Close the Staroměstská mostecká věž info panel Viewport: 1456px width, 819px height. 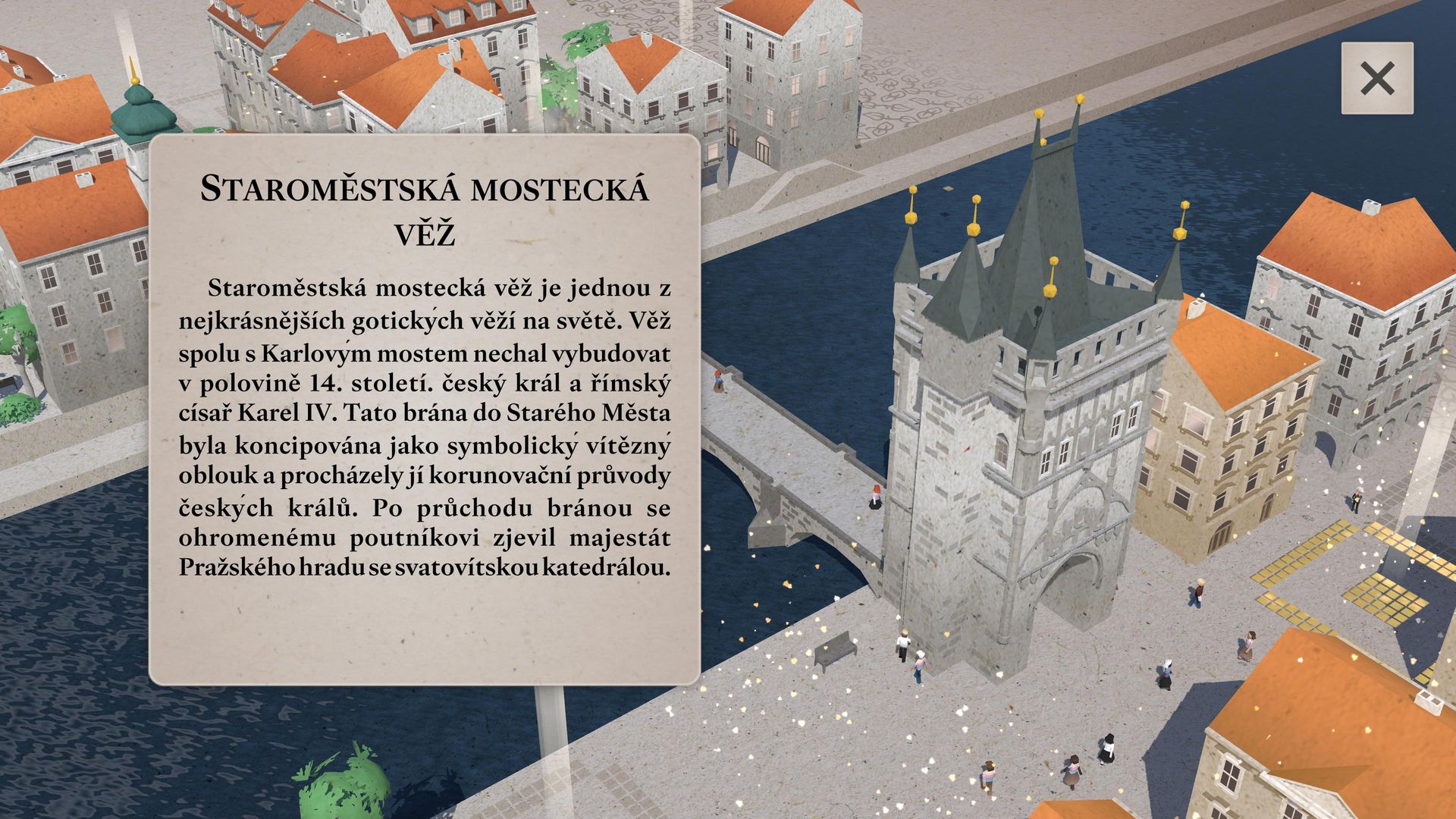(x=1376, y=78)
